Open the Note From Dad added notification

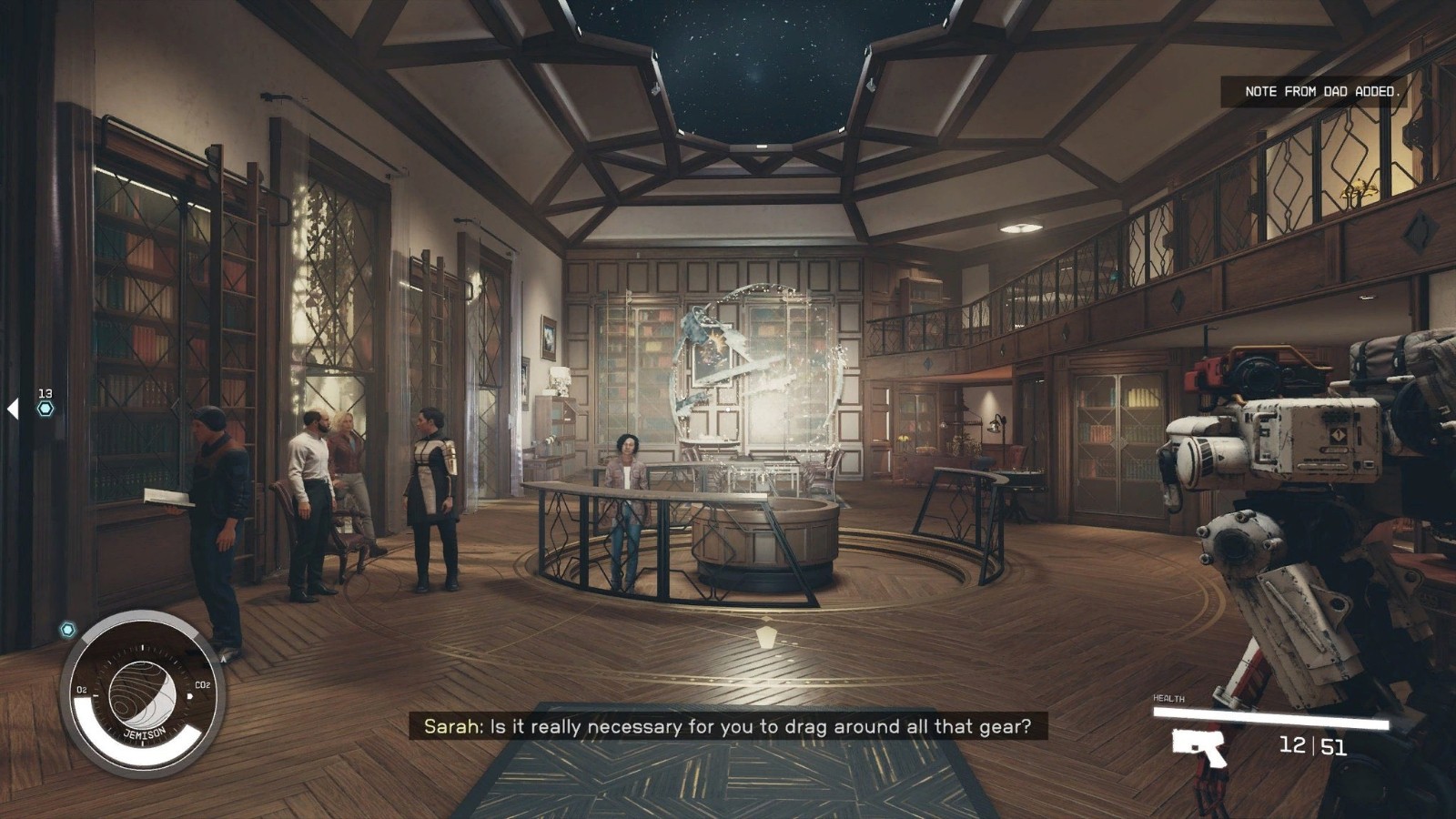(1321, 92)
